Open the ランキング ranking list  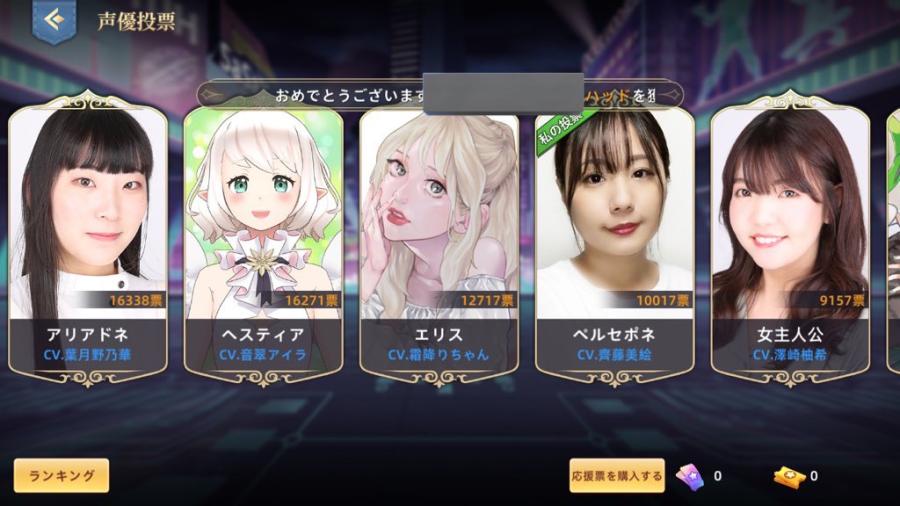click(x=61, y=476)
